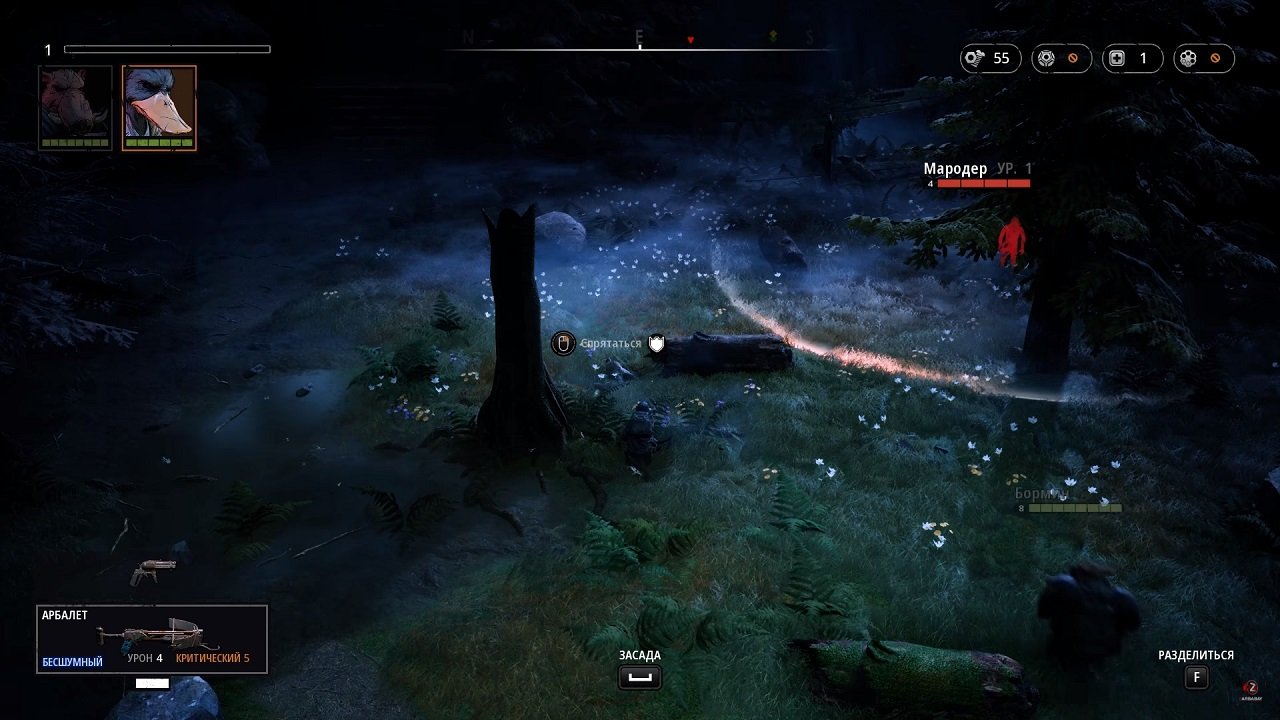Viewport: 1280px width, 720px height.
Task: Select the grenade slot icon in top bar
Action: pyautogui.click(x=1046, y=58)
